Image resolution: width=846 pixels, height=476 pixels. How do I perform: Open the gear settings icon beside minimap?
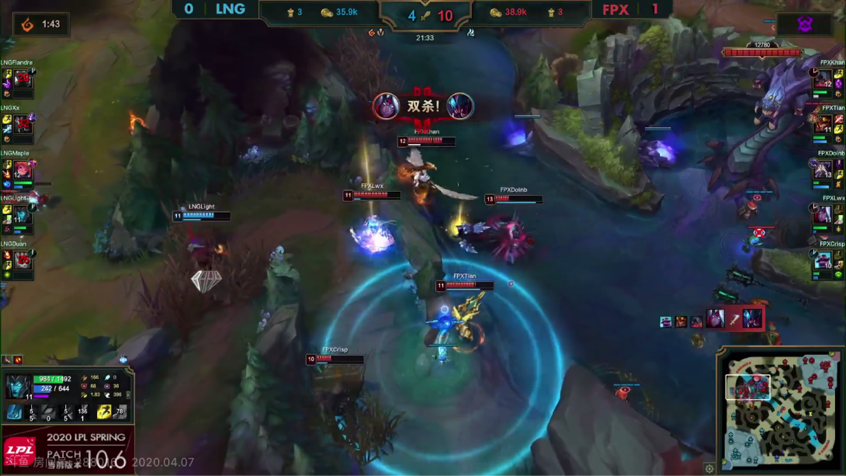[x=710, y=468]
